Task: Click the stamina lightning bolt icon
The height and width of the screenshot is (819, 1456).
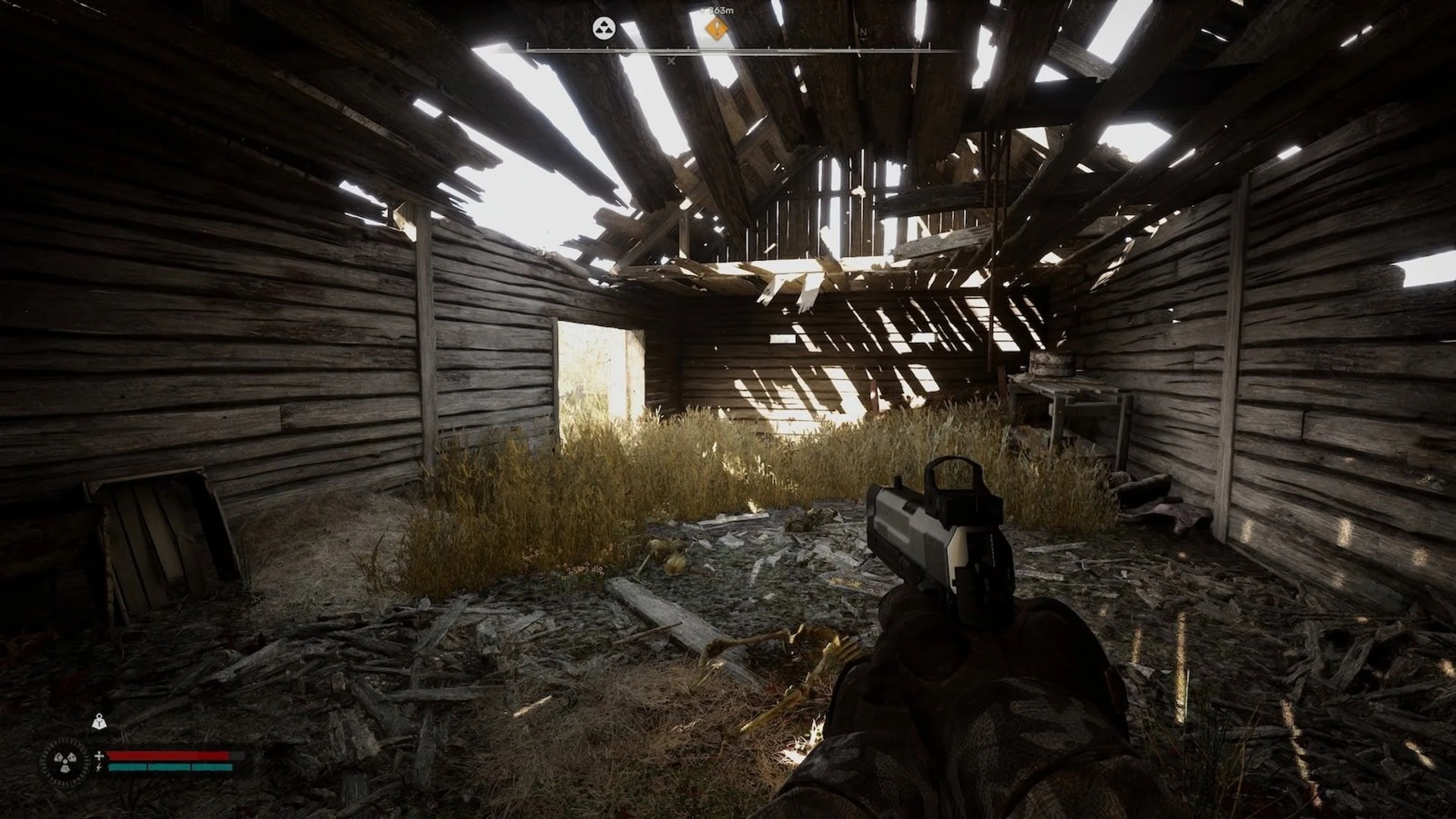Action: [x=99, y=767]
